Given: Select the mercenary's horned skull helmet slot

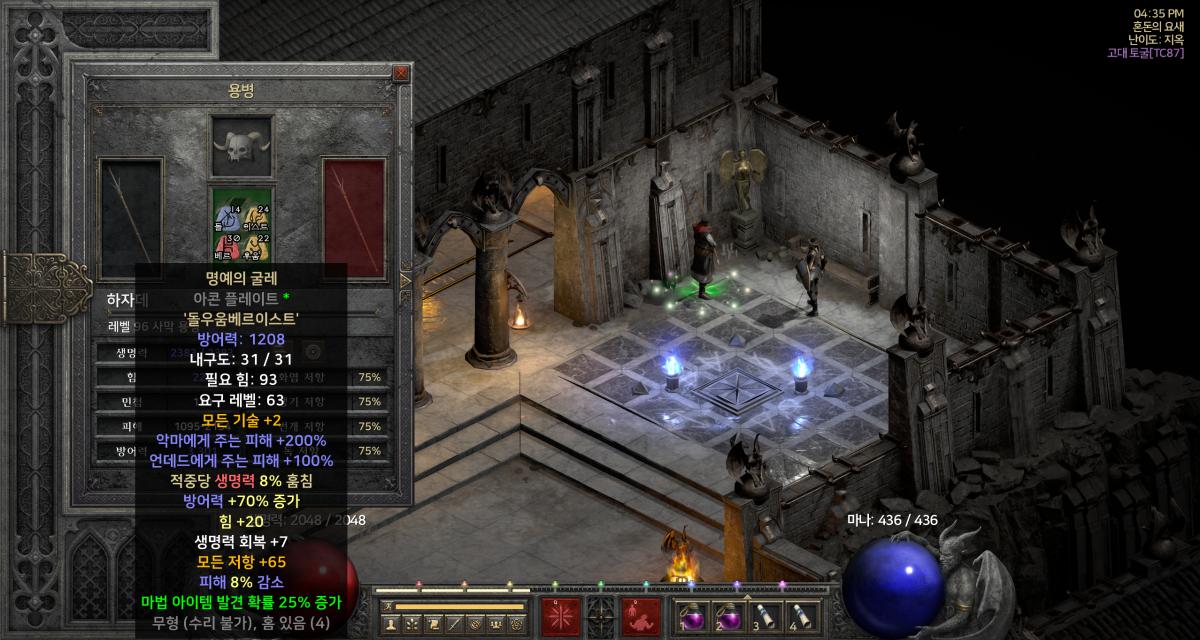Looking at the screenshot, I should tap(241, 147).
